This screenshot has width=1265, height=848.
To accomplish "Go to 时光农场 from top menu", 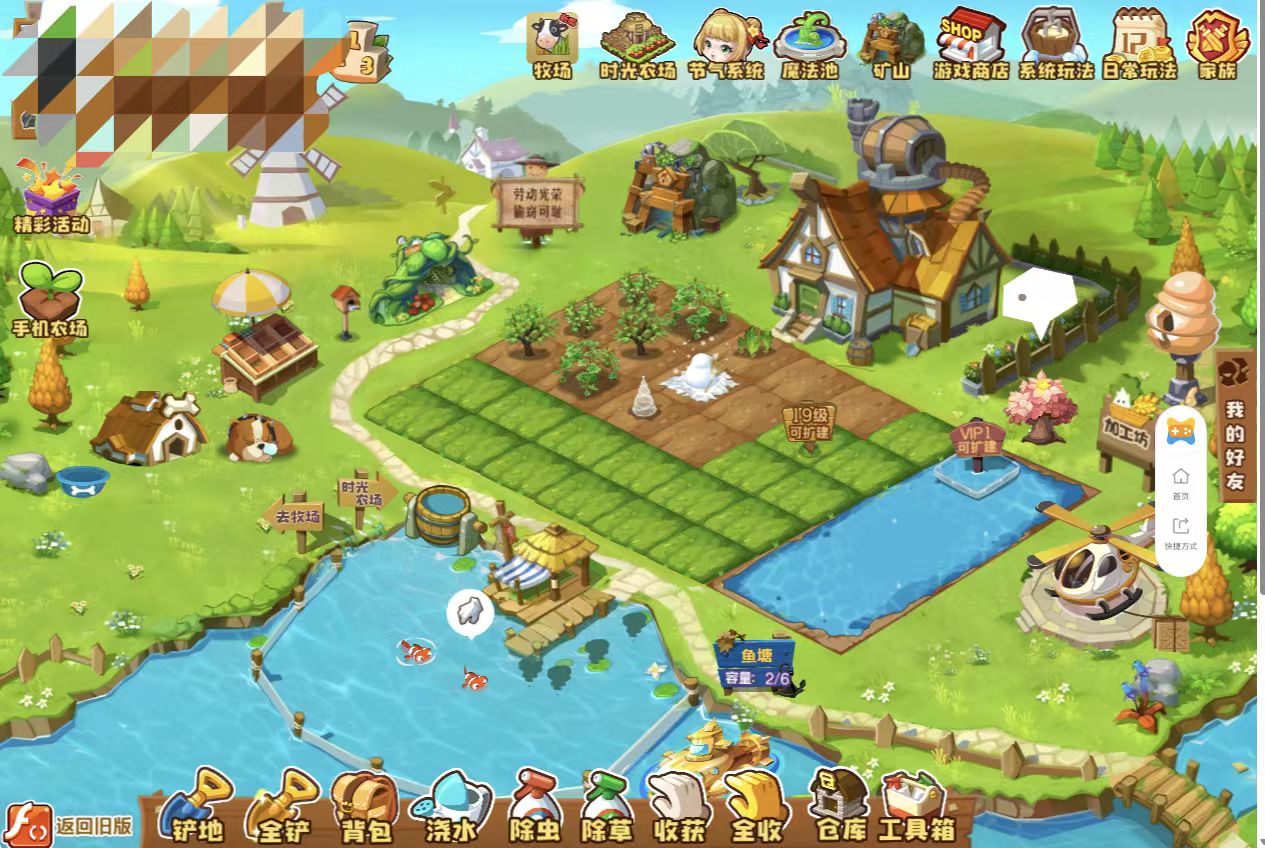I will (x=638, y=45).
